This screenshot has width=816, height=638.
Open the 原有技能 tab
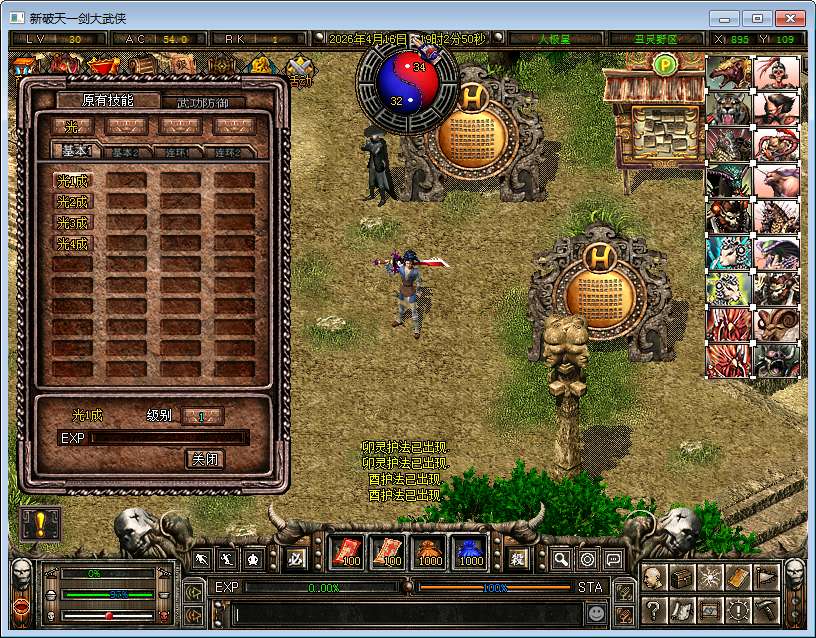(x=108, y=100)
